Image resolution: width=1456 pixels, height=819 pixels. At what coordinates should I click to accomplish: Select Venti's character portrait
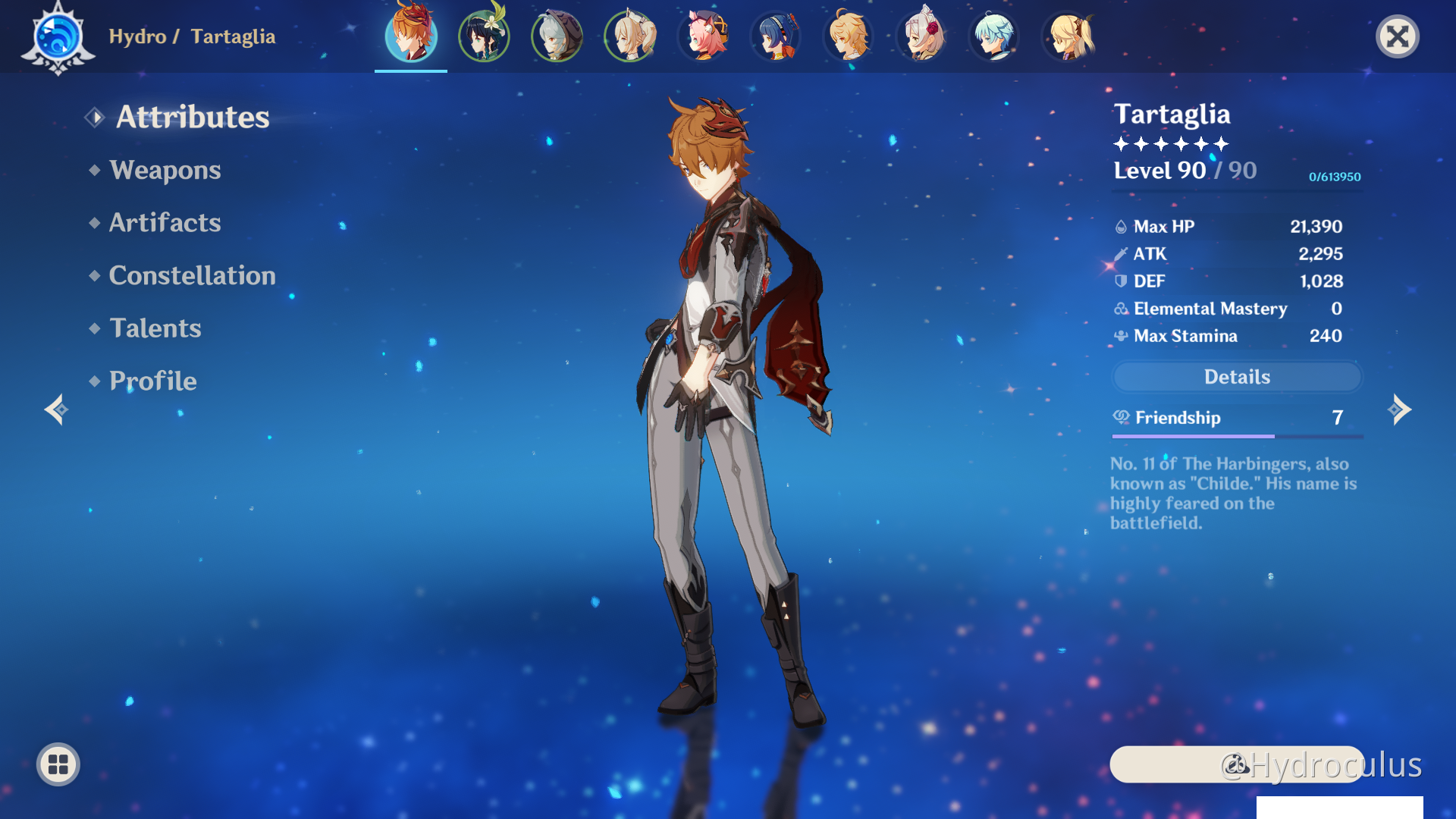click(x=484, y=36)
